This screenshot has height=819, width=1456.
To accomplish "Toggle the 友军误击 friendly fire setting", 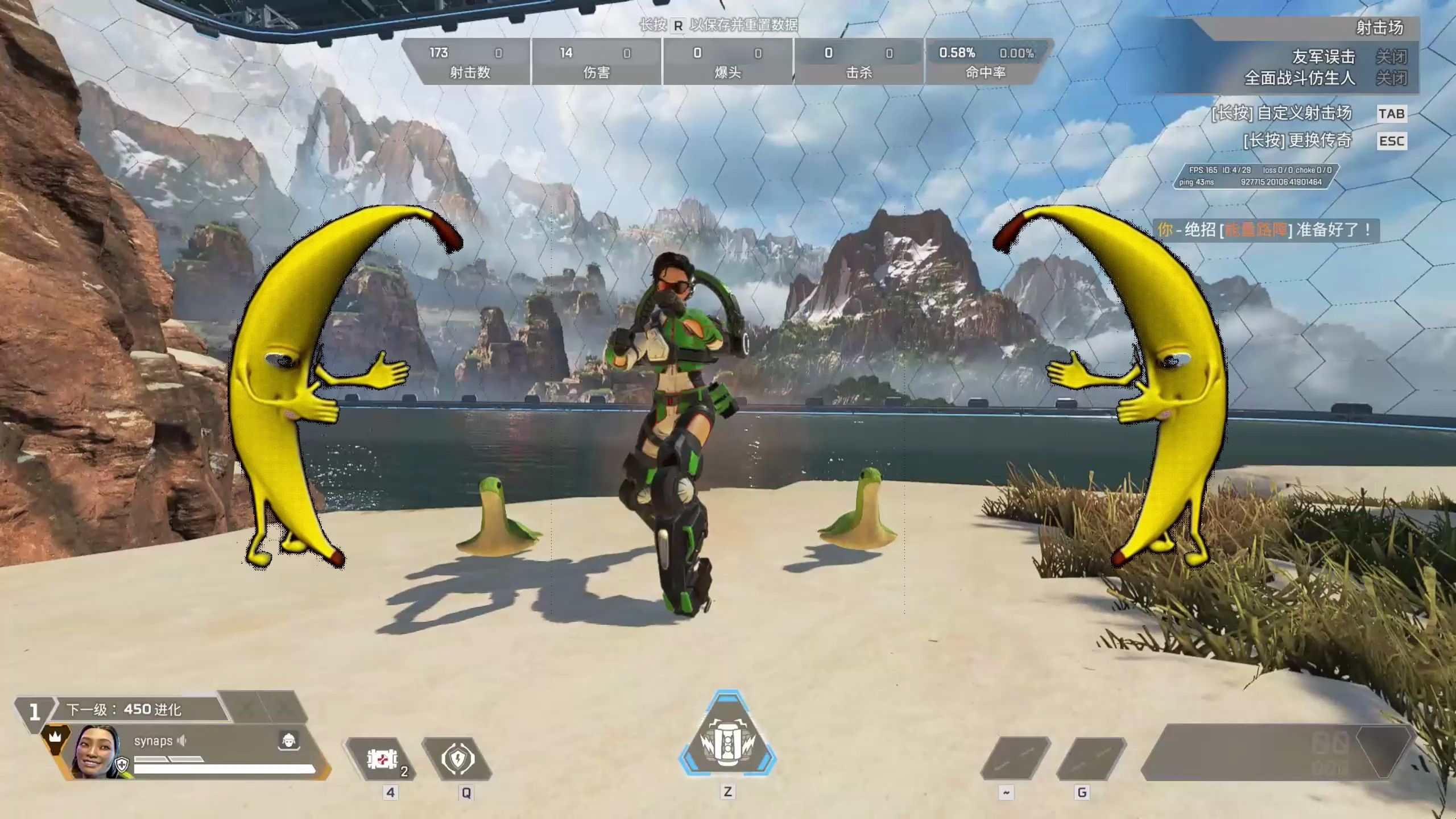I will click(x=1391, y=57).
